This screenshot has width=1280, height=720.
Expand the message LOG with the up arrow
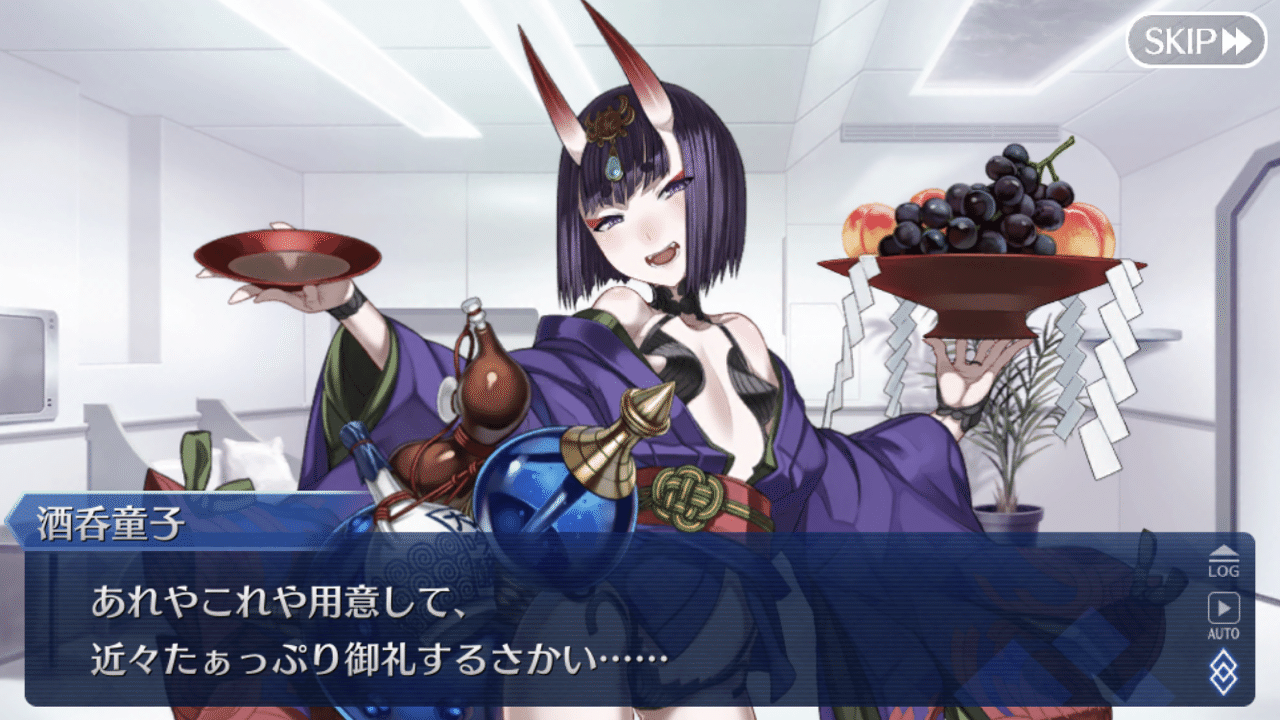point(1224,551)
